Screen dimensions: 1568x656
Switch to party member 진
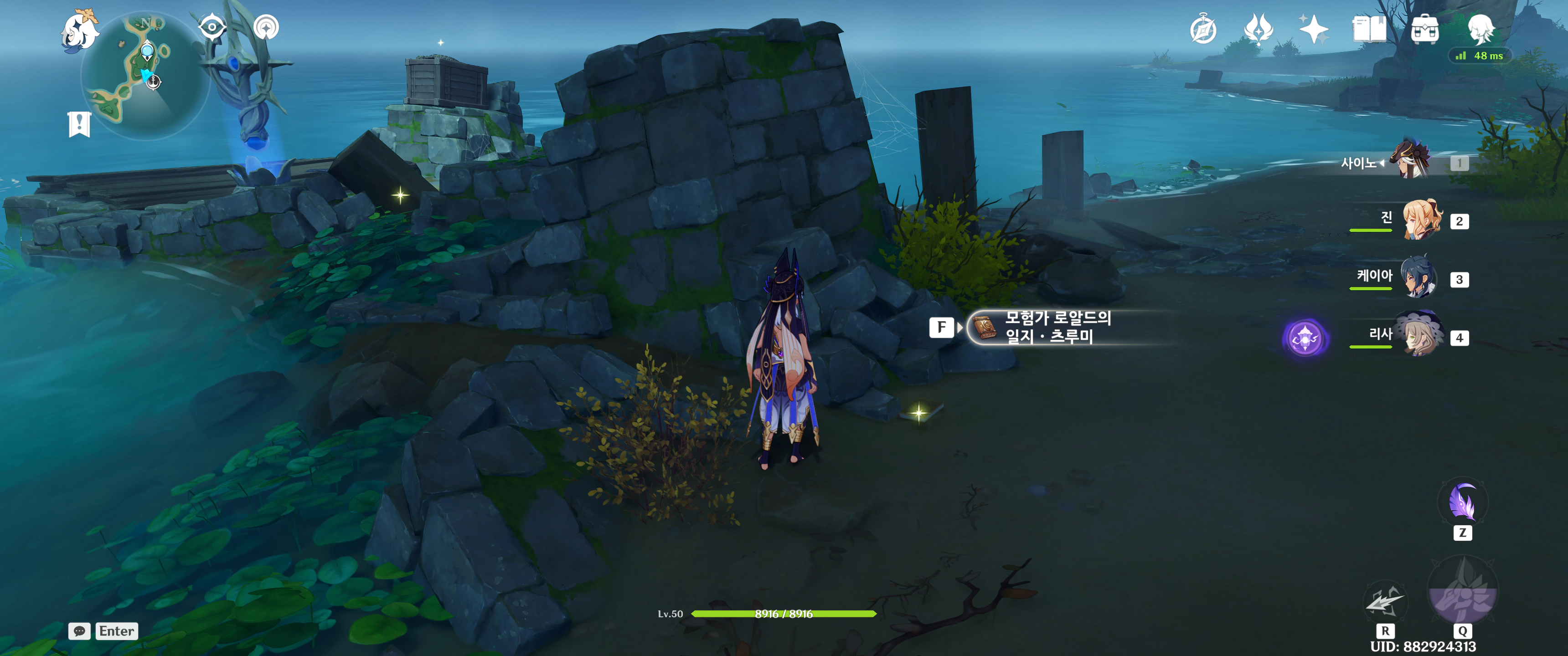point(1421,220)
